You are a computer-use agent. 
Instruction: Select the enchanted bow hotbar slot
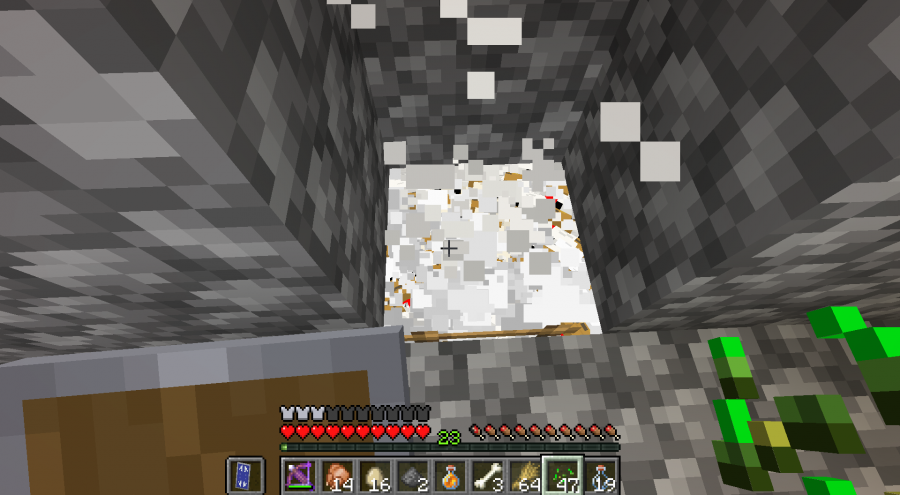302,474
